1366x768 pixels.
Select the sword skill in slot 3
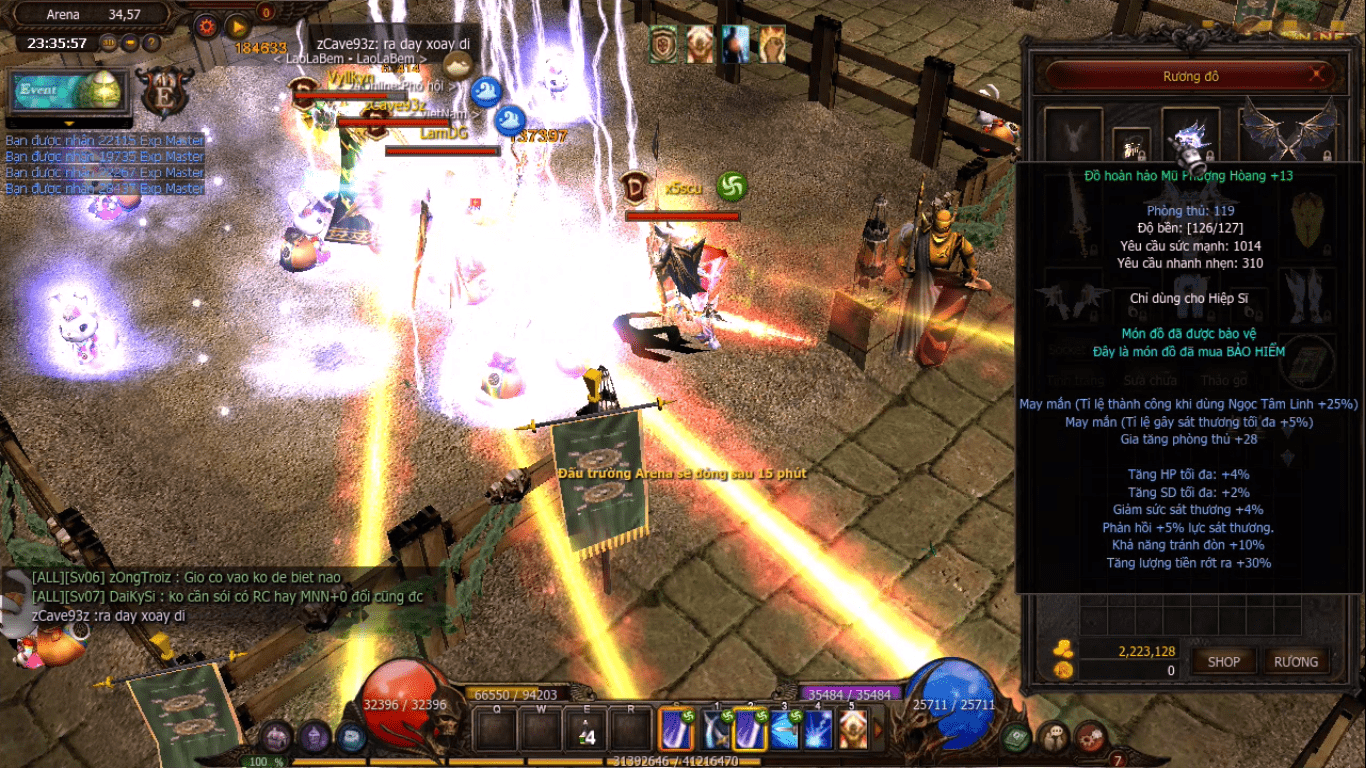(x=783, y=731)
